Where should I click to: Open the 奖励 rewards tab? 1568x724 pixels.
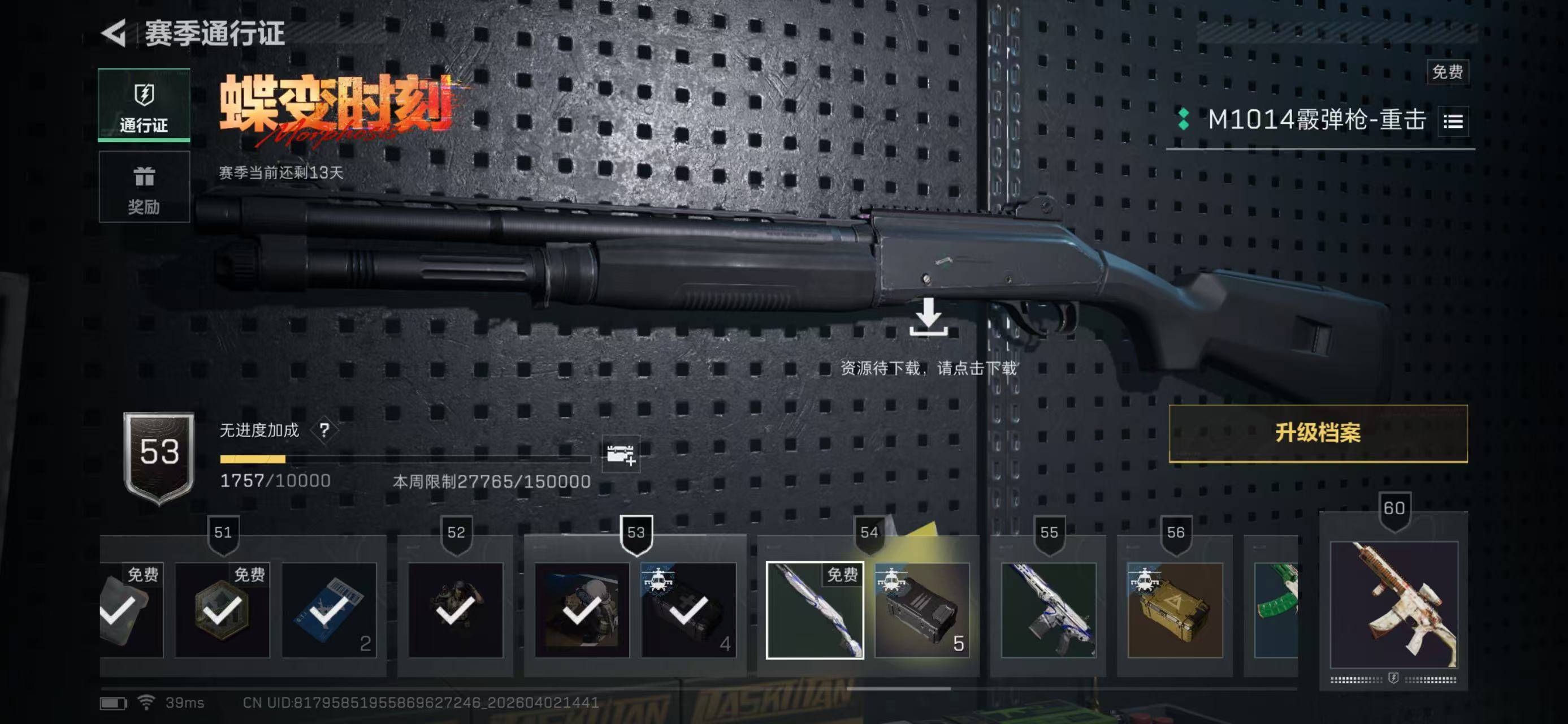point(144,187)
